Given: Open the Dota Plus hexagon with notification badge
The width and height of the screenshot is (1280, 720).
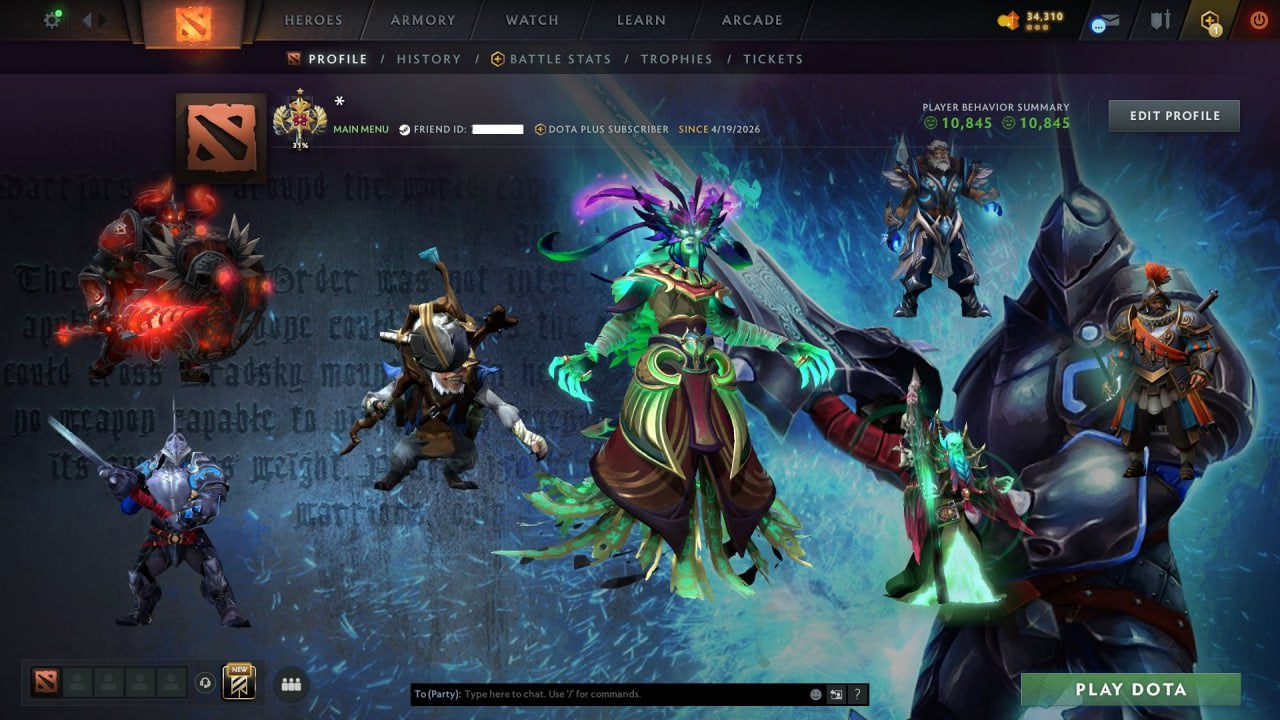Looking at the screenshot, I should coord(1209,19).
